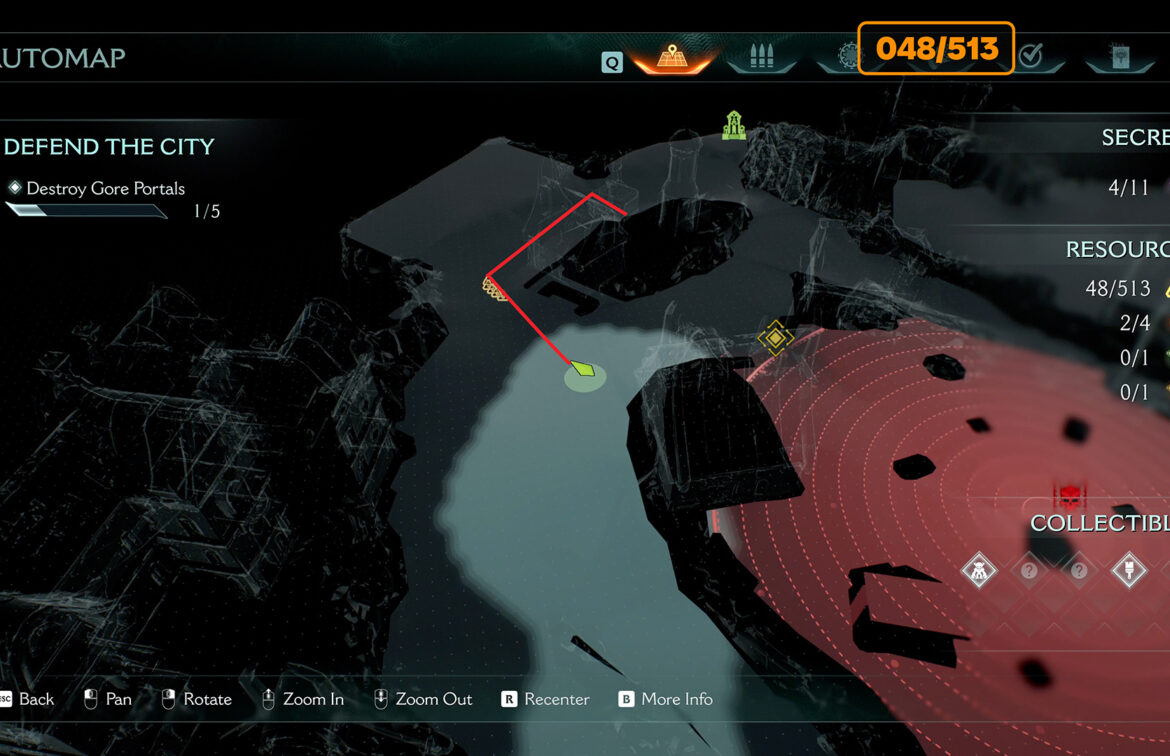
Task: Show More Info for the map
Action: [665, 699]
